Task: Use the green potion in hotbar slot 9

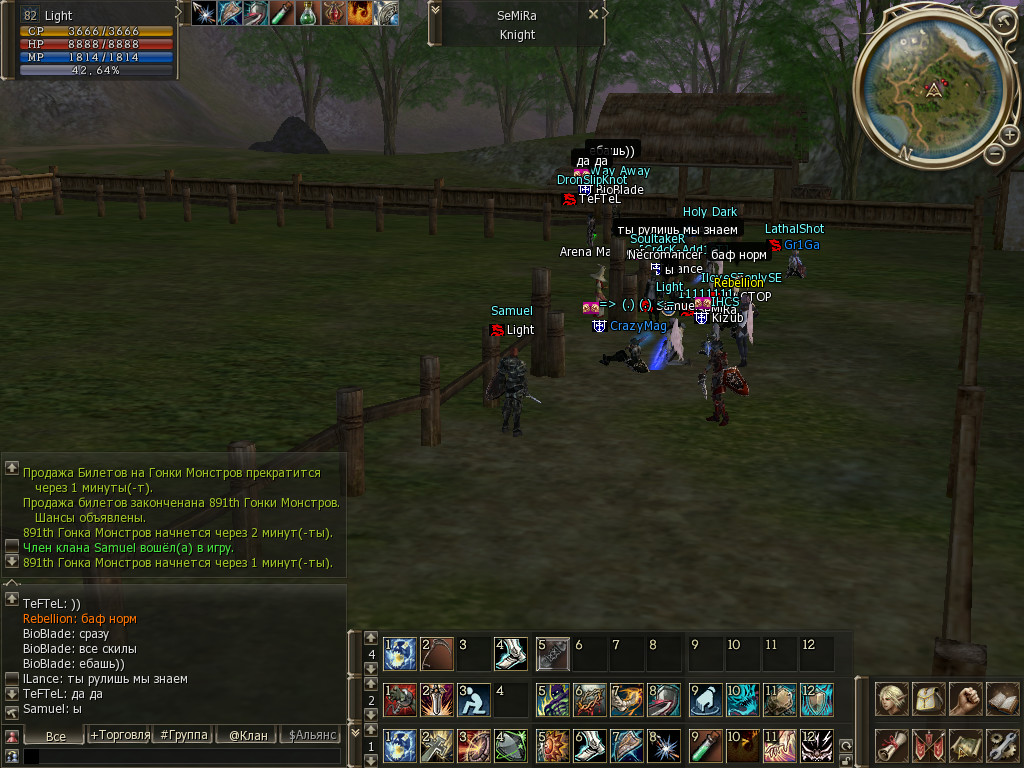Action: coord(704,745)
